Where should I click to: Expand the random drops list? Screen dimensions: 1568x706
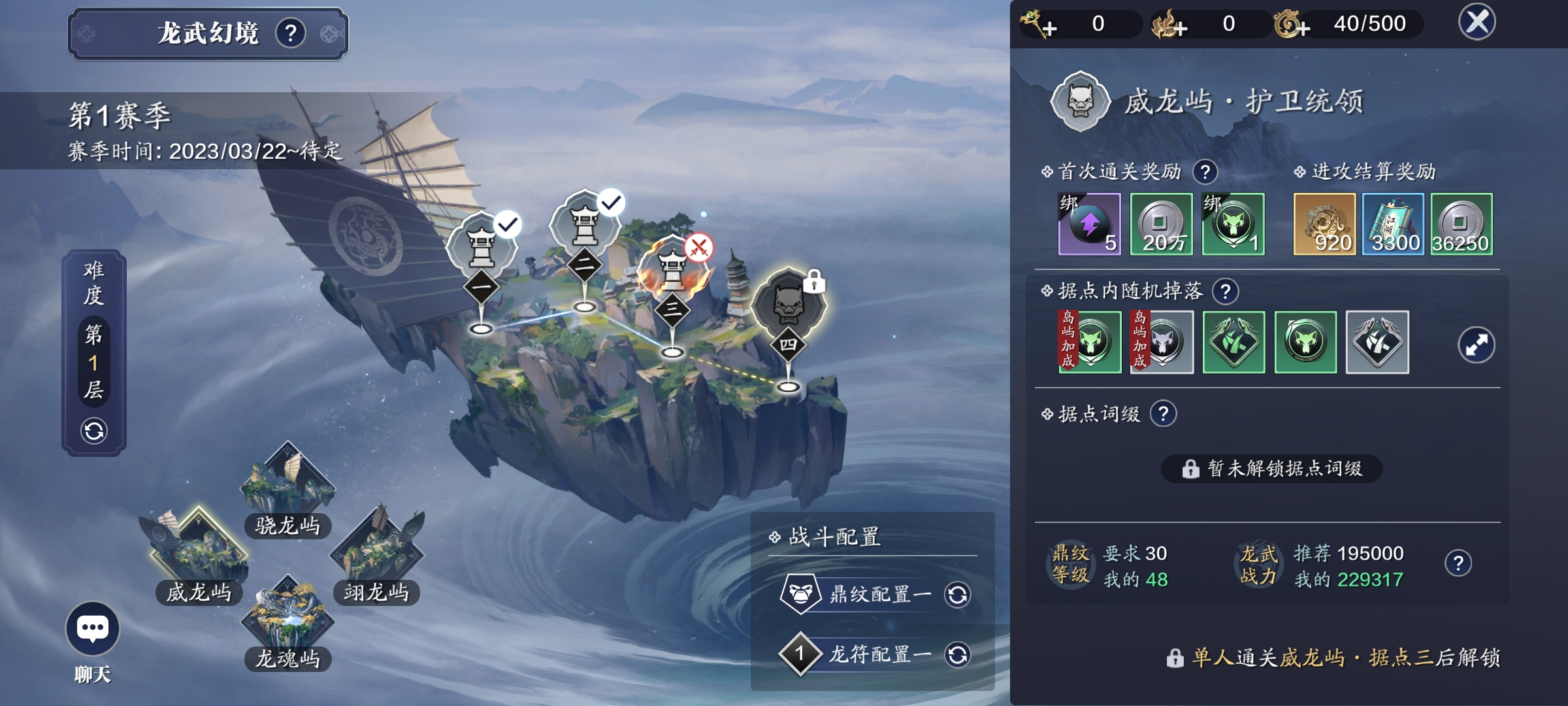click(x=1476, y=345)
